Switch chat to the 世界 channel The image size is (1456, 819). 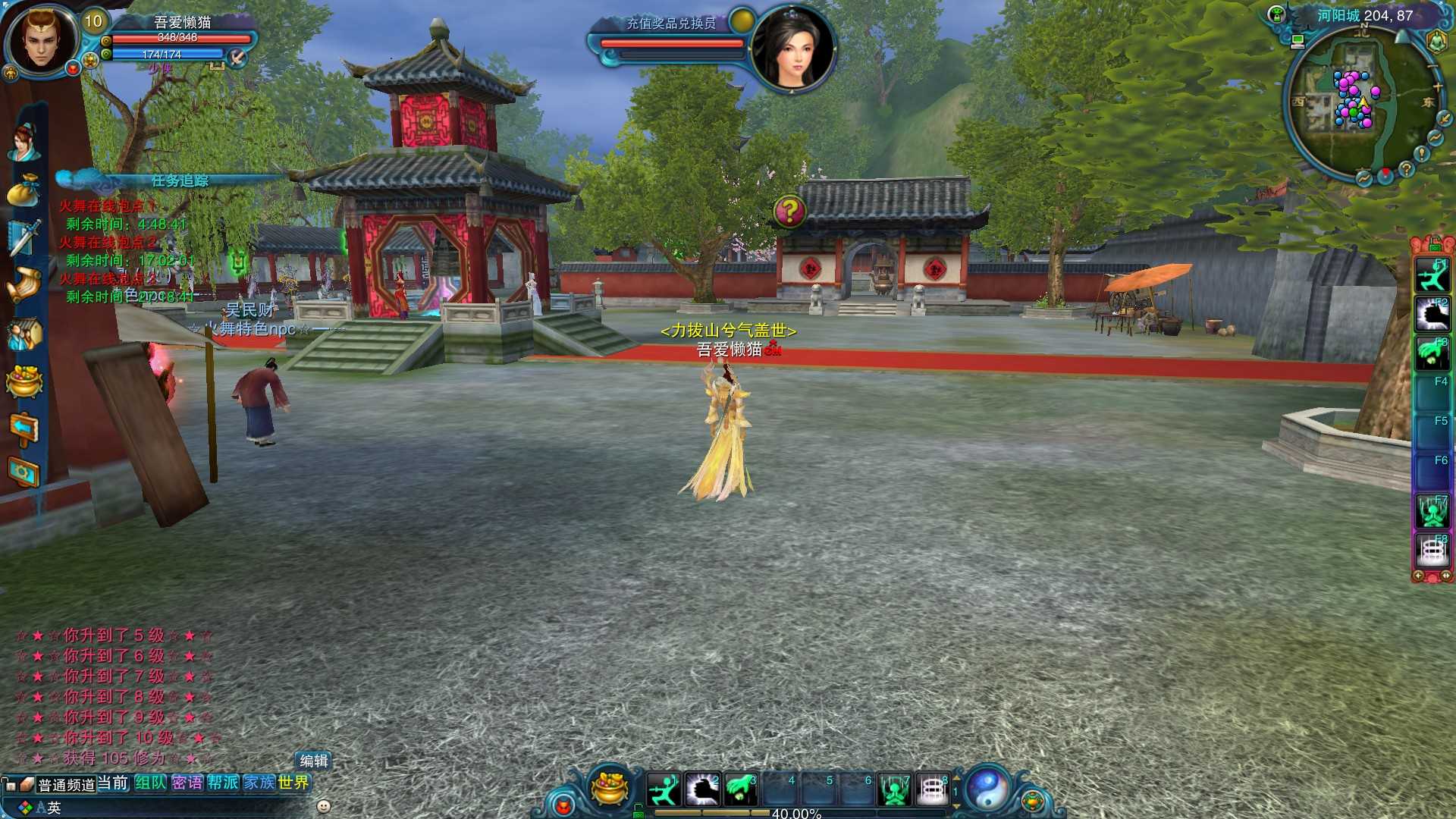[293, 783]
